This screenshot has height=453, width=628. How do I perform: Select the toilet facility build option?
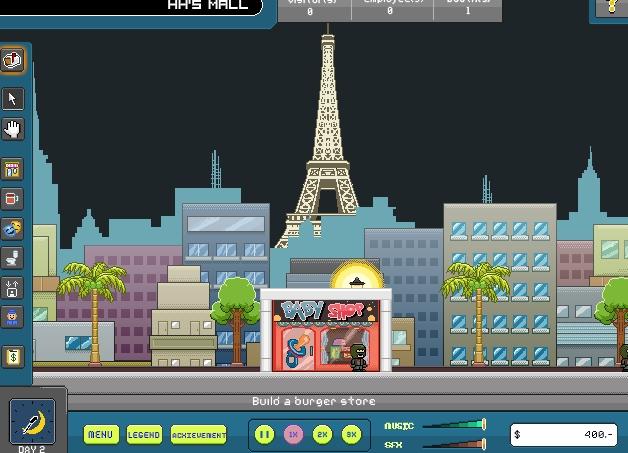13,259
